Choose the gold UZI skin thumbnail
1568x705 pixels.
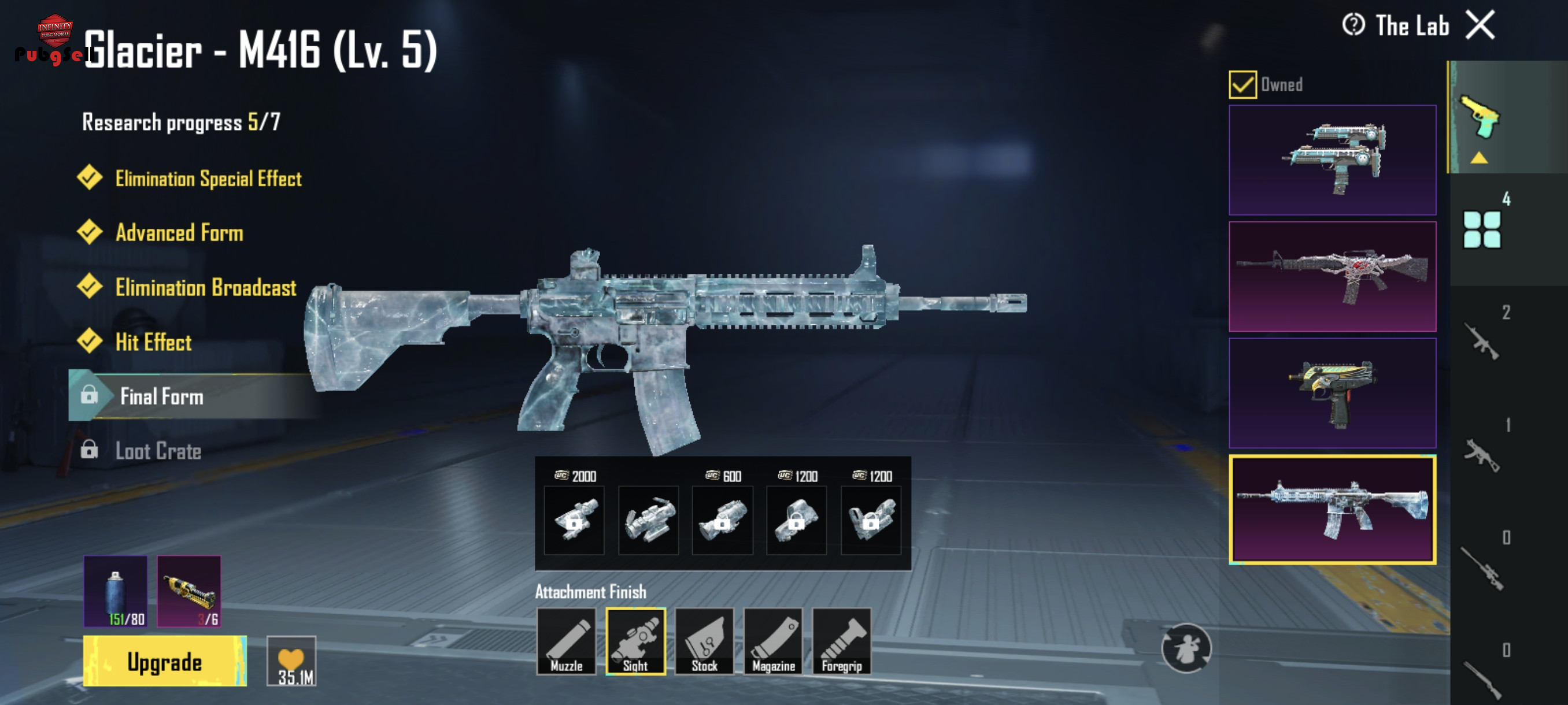[1332, 393]
